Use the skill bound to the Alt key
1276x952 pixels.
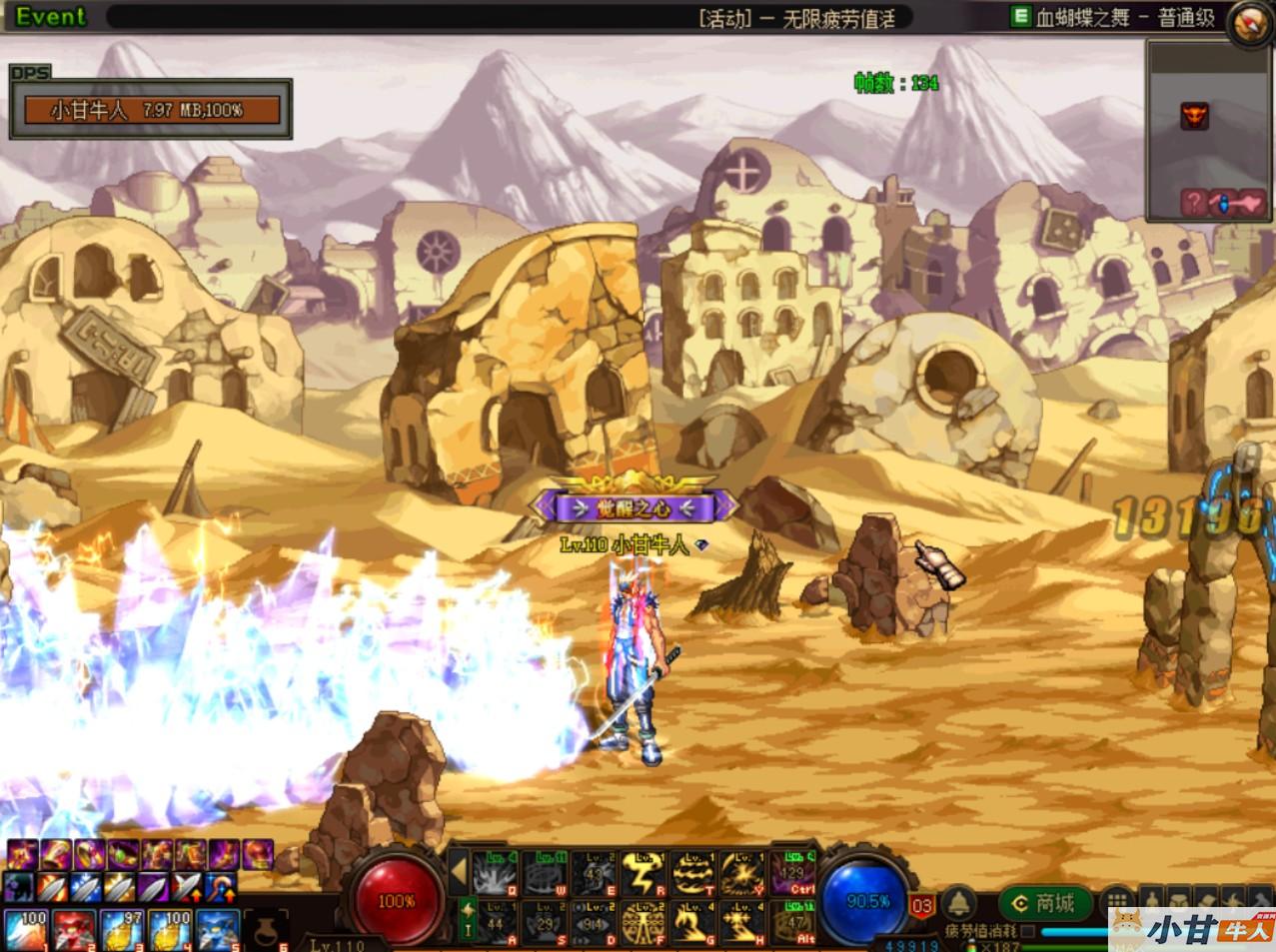click(795, 924)
